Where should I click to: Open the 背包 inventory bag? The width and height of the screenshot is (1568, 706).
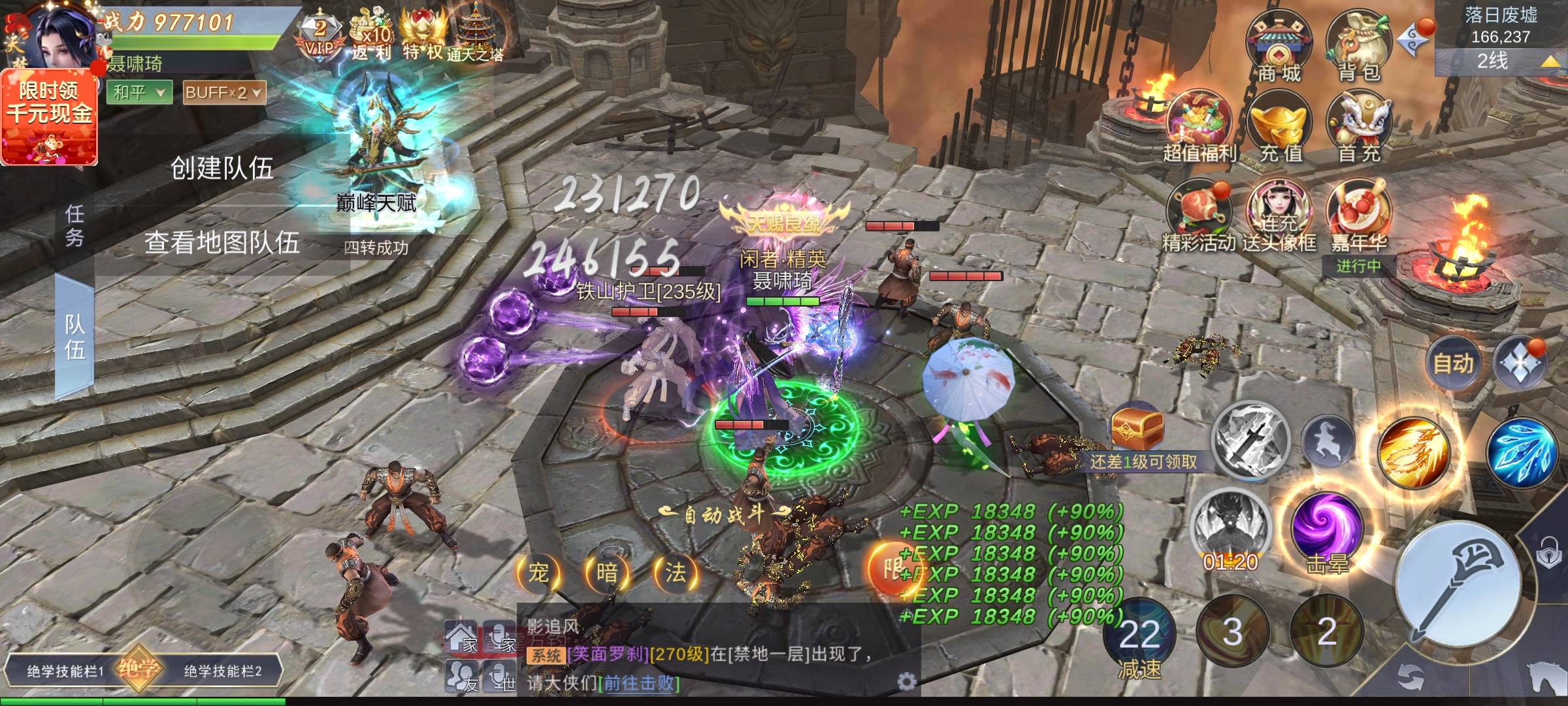pos(1359,47)
